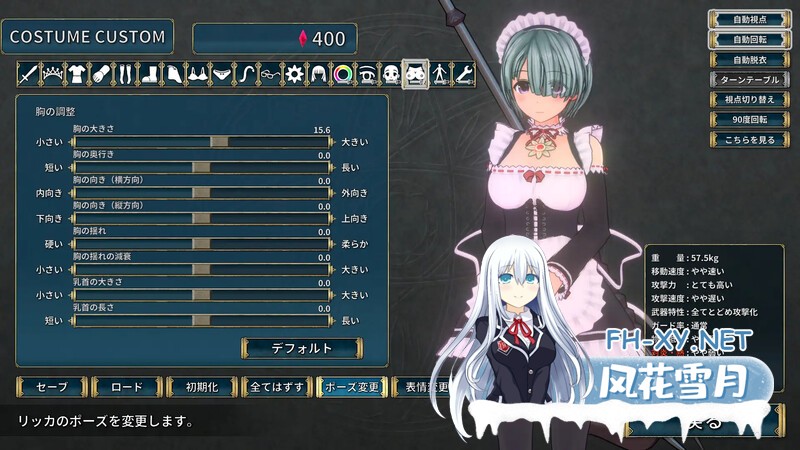The width and height of the screenshot is (800, 450).
Task: Open the shirt clothing tab
Action: 75,73
